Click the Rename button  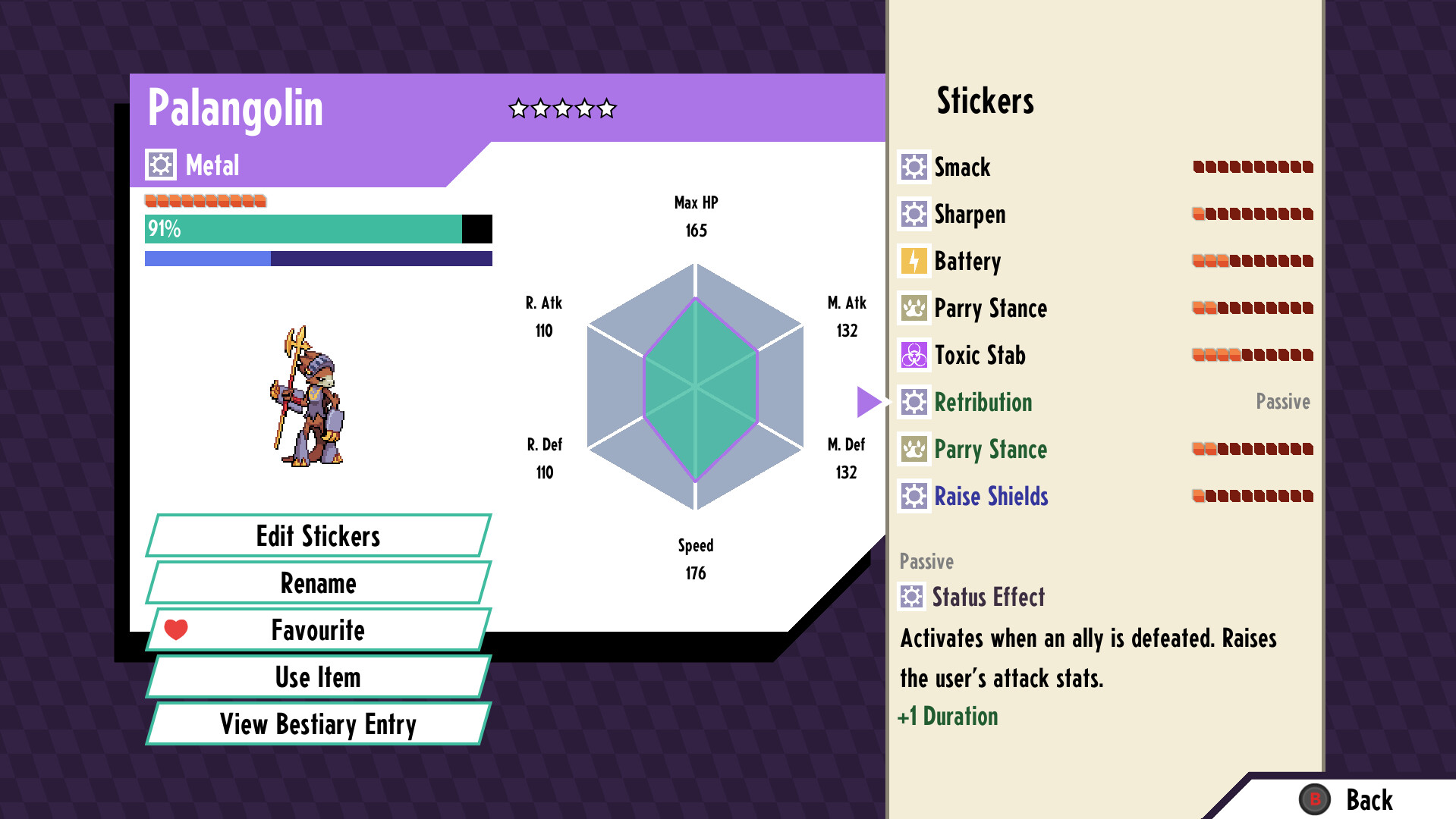[x=317, y=583]
